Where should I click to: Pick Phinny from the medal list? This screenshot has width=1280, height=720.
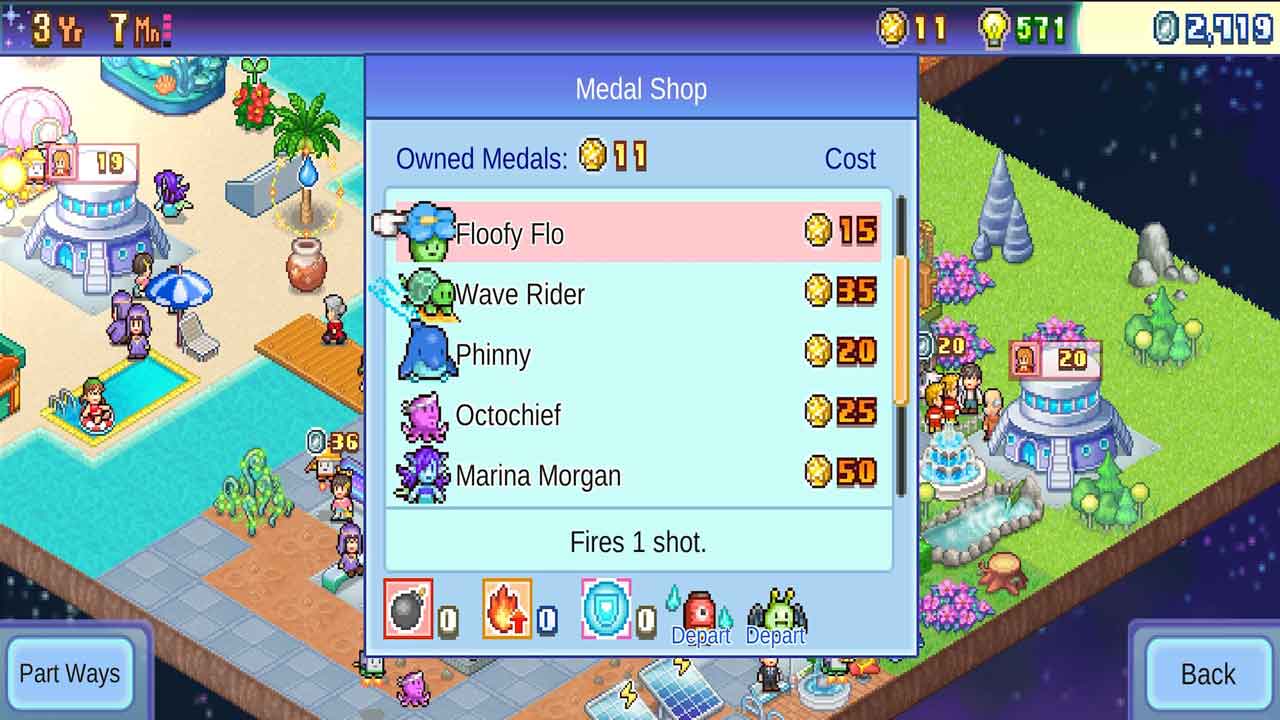click(638, 353)
